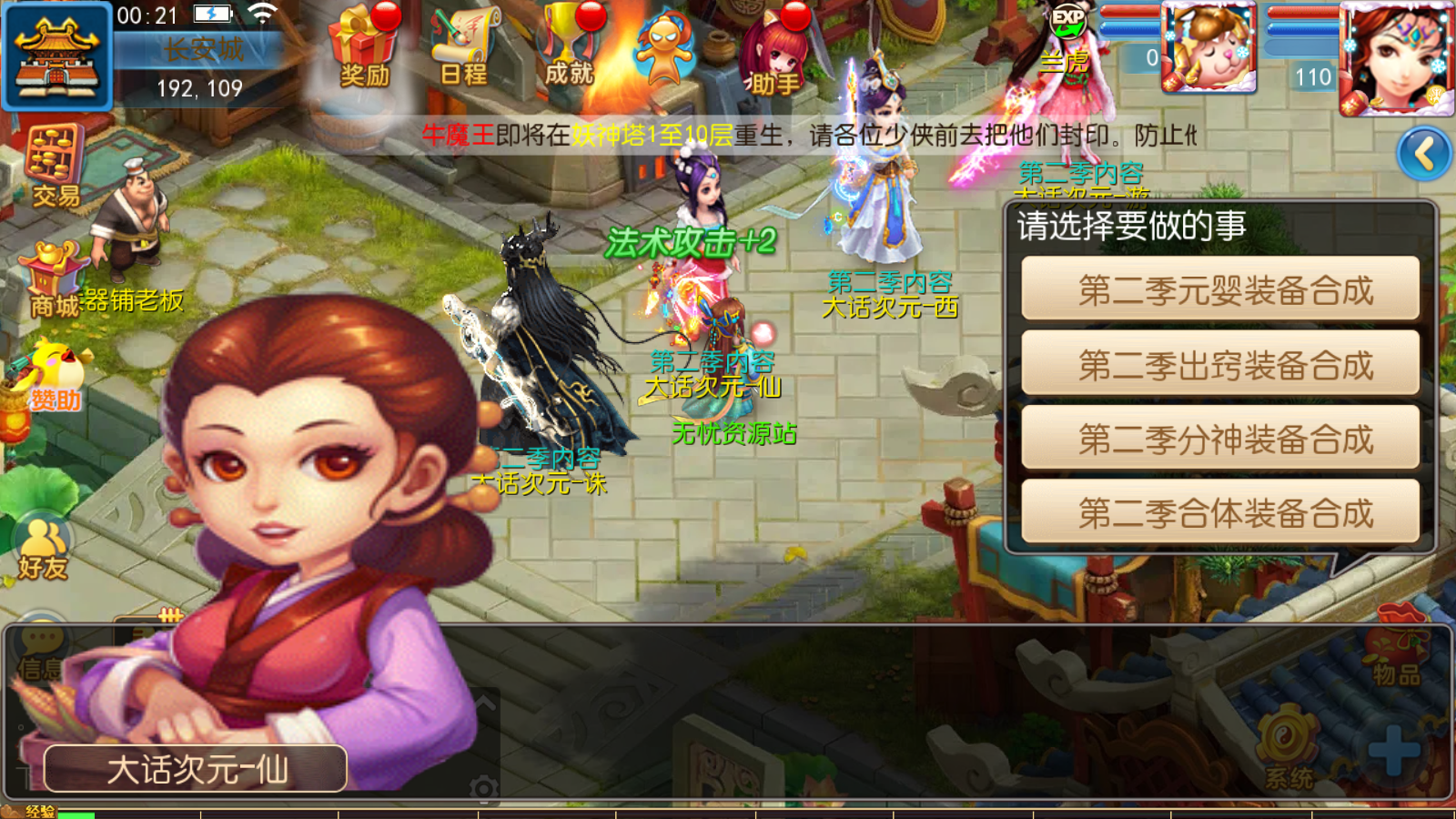Screen dimensions: 1456x819
Task: Select the pet portrait avatar
Action: click(1208, 47)
